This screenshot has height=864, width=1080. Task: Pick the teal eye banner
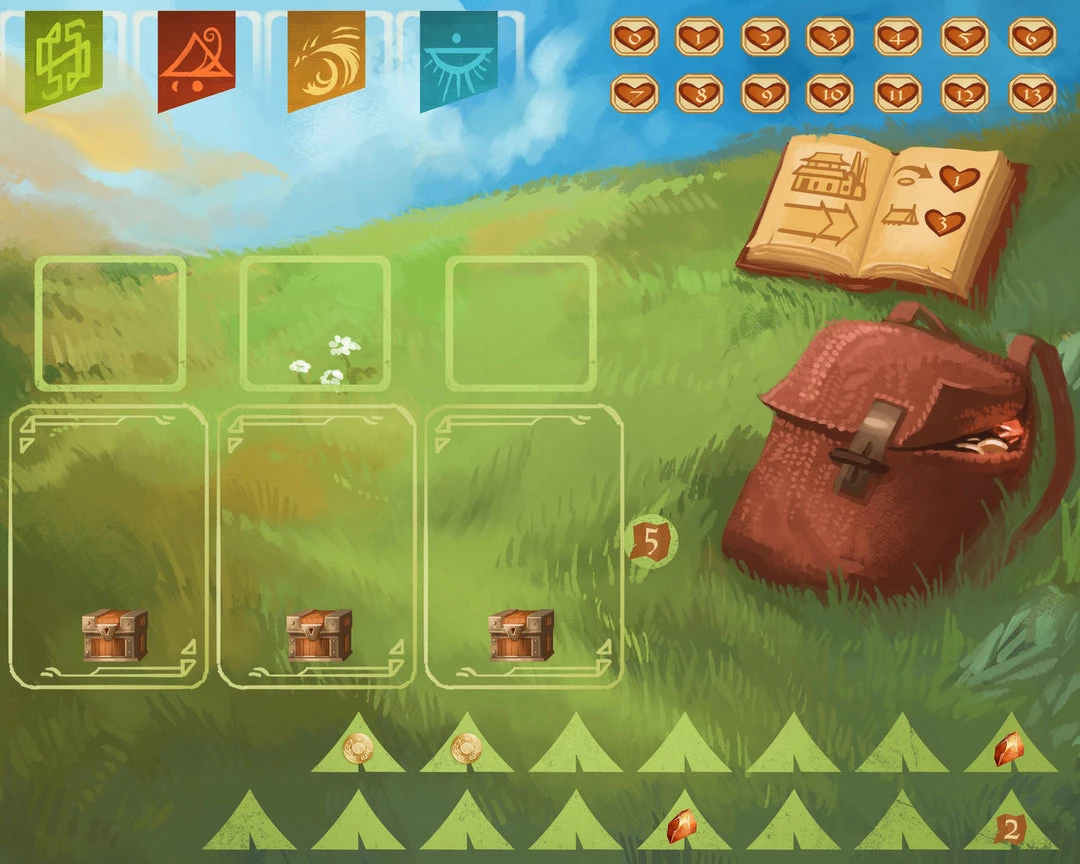(x=459, y=58)
